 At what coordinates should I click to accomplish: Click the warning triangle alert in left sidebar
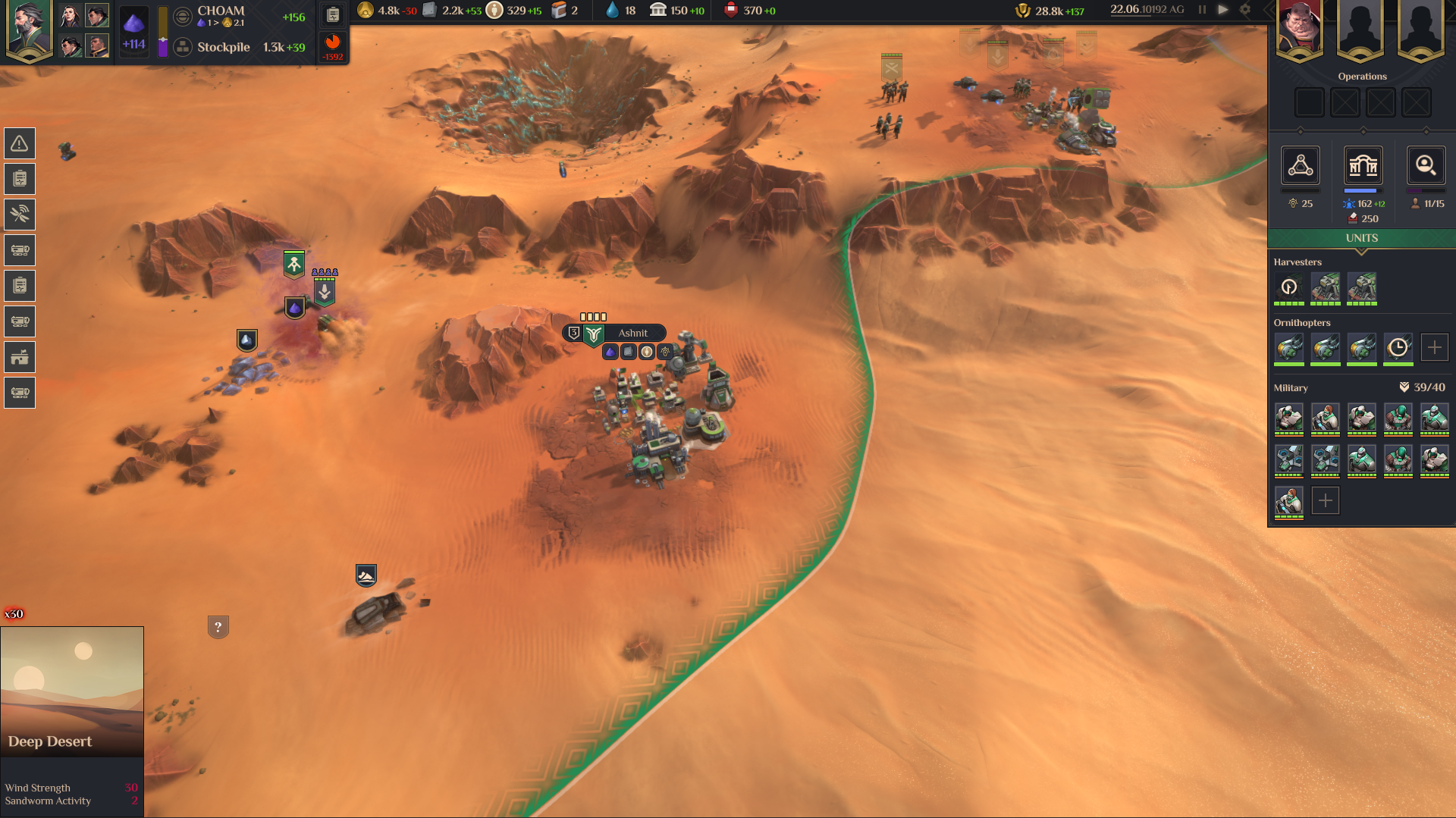tap(19, 143)
